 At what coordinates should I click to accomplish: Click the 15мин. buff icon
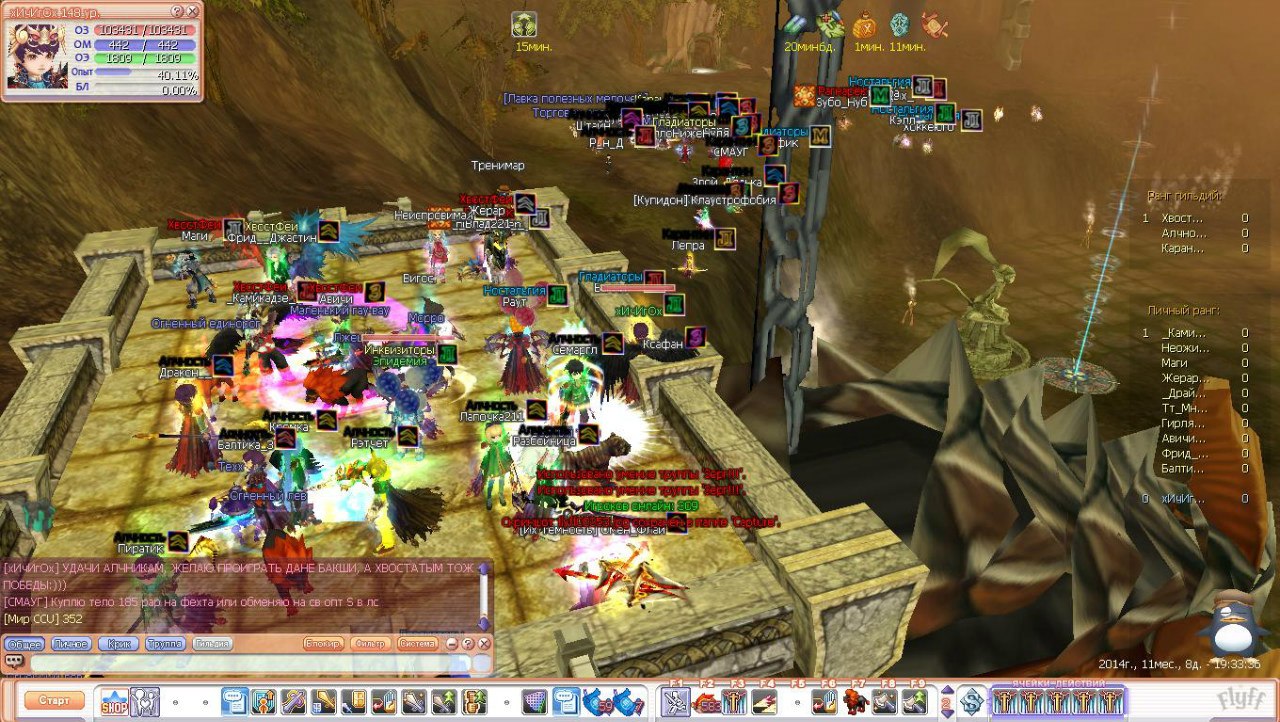point(524,24)
